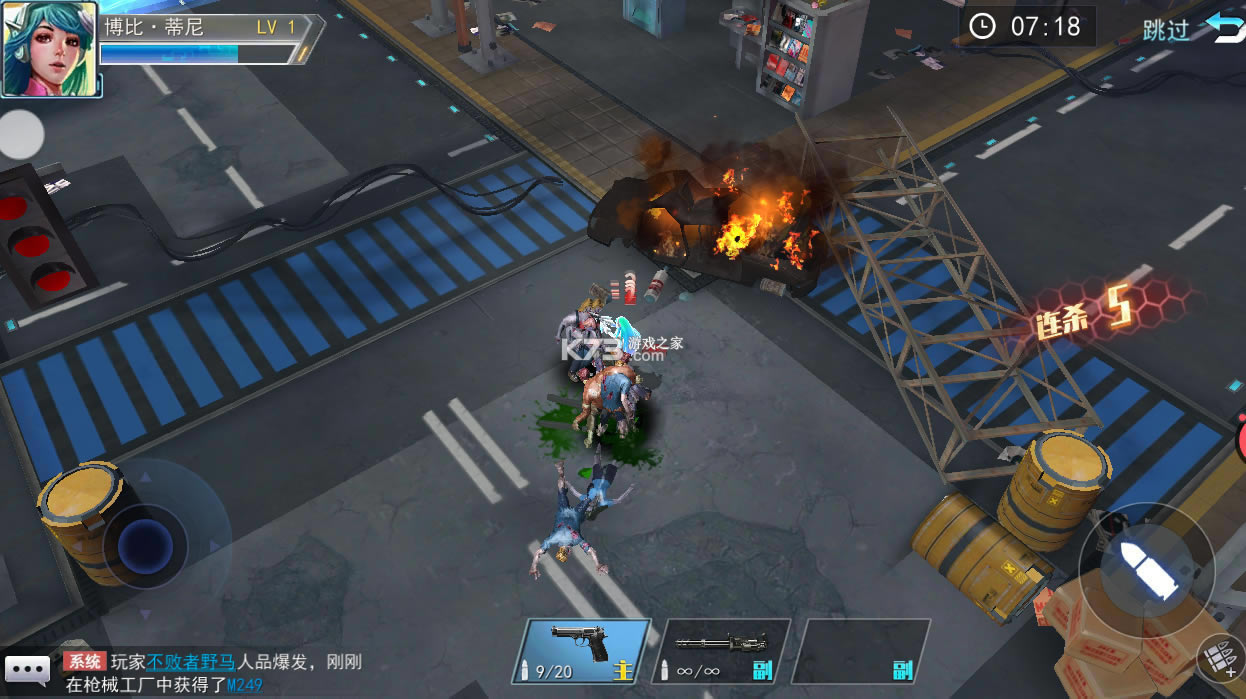Viewport: 1246px width, 699px height.
Task: Select the pistol weapon slot
Action: 585,652
